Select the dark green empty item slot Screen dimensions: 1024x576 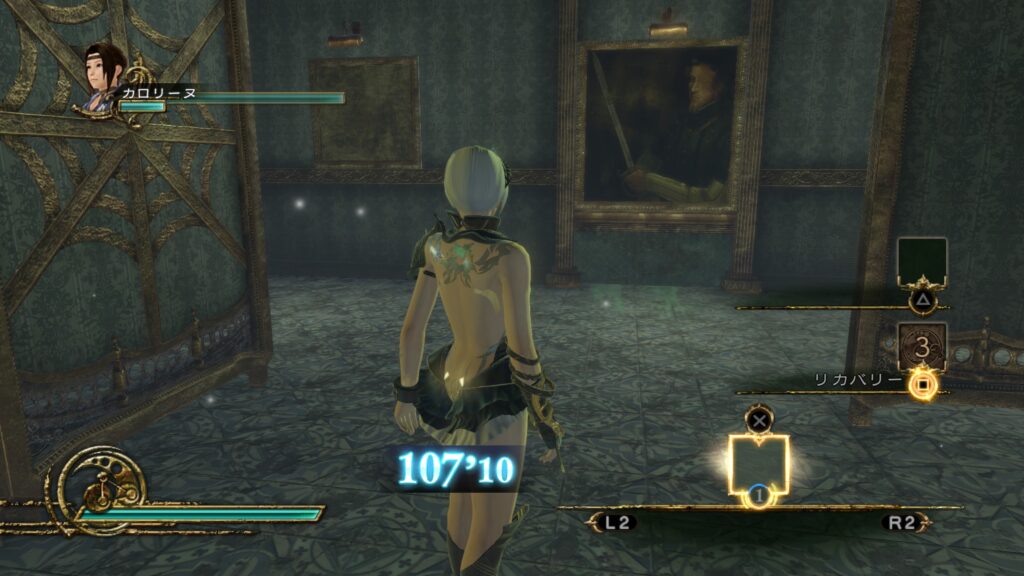click(x=921, y=262)
